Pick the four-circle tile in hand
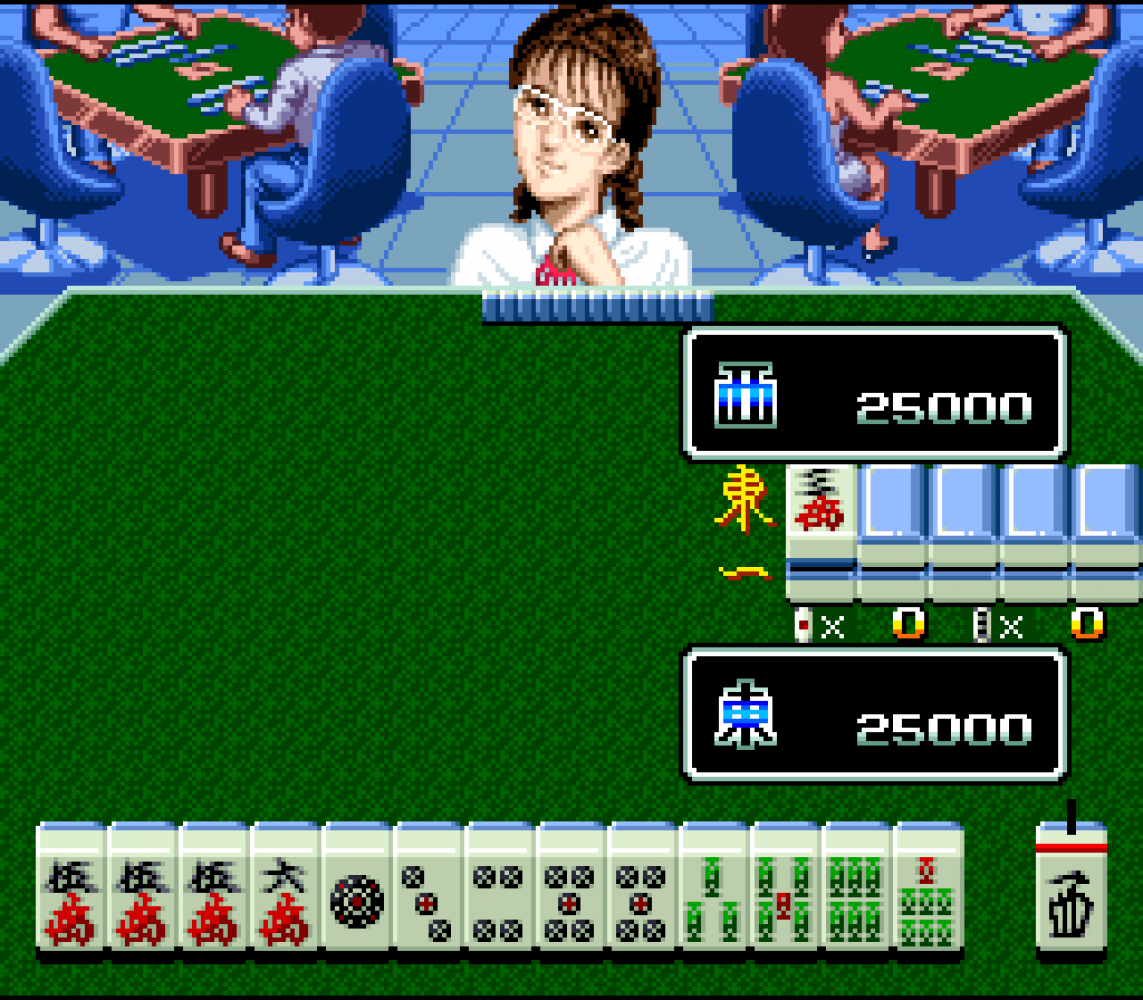 [500, 888]
